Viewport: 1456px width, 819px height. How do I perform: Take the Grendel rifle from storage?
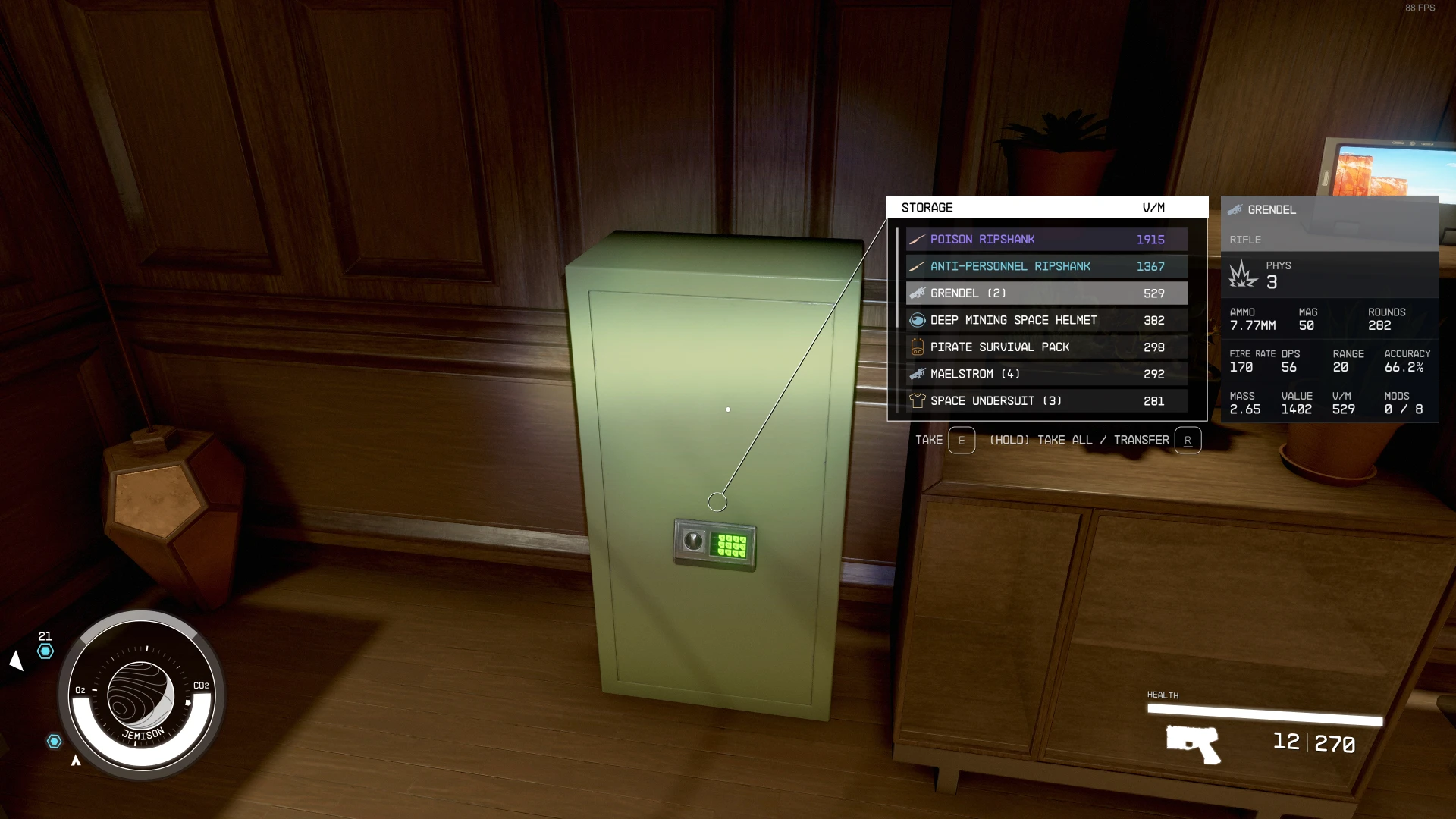(1046, 293)
